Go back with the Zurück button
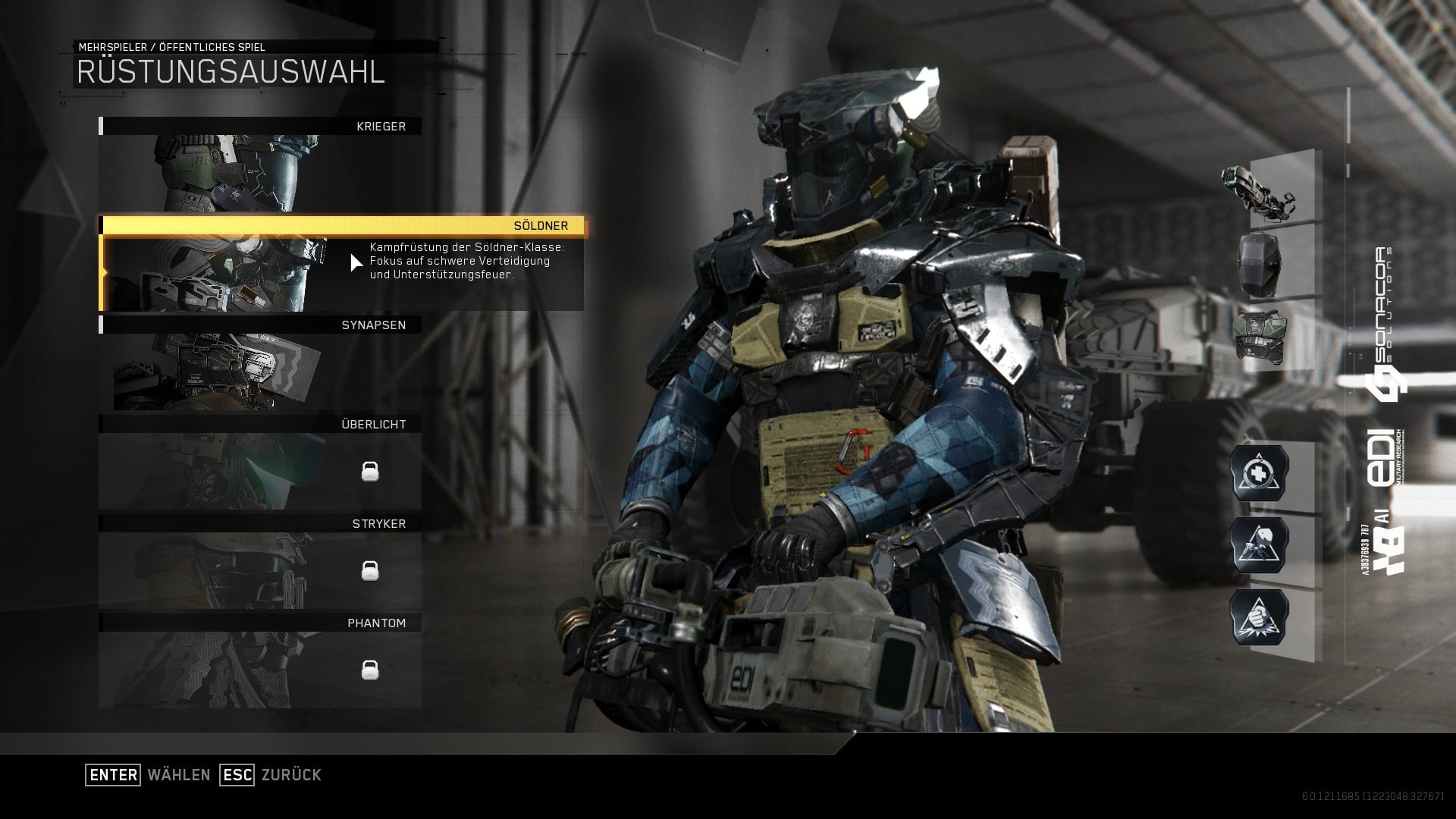 point(271,775)
